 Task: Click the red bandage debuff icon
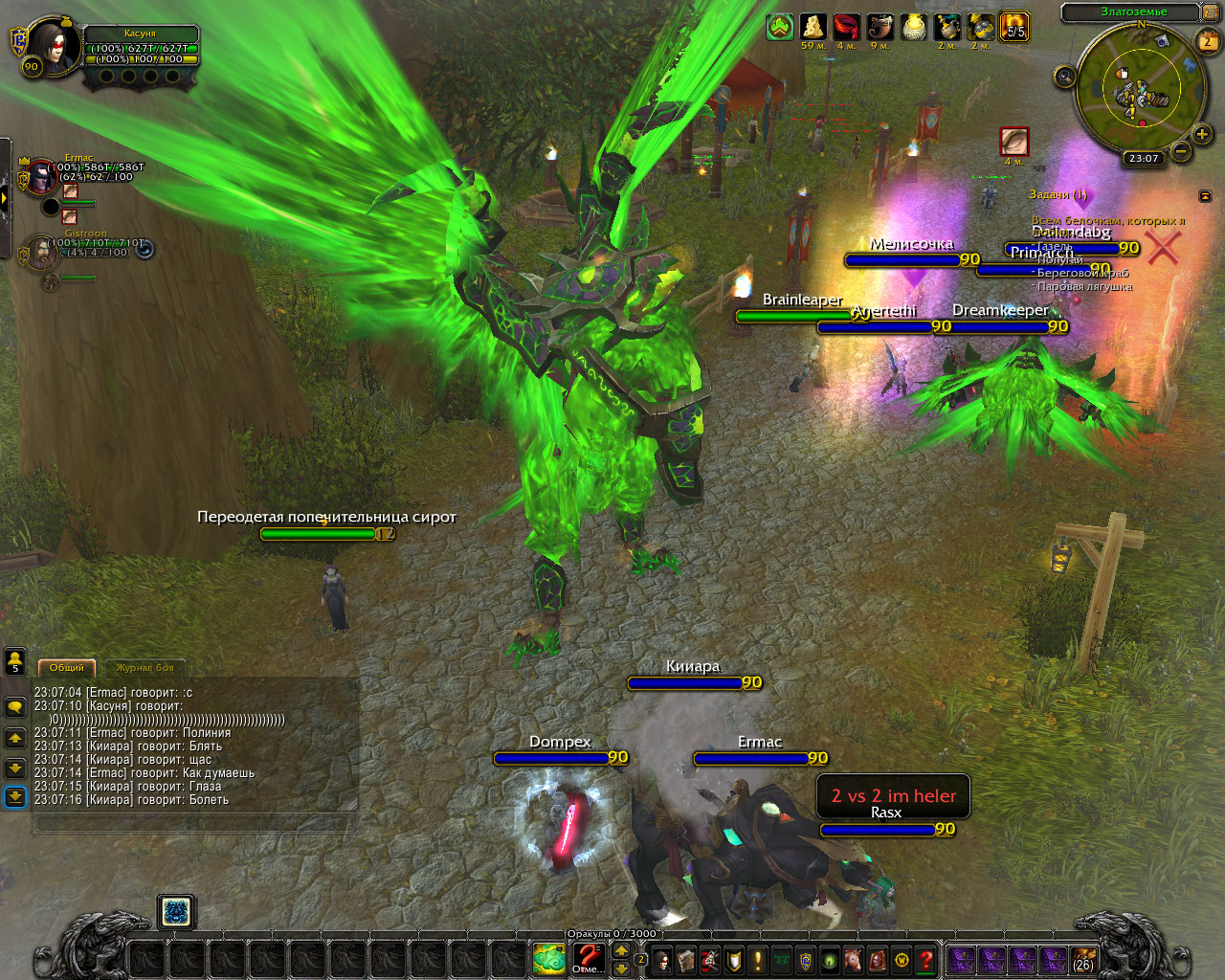[x=846, y=27]
